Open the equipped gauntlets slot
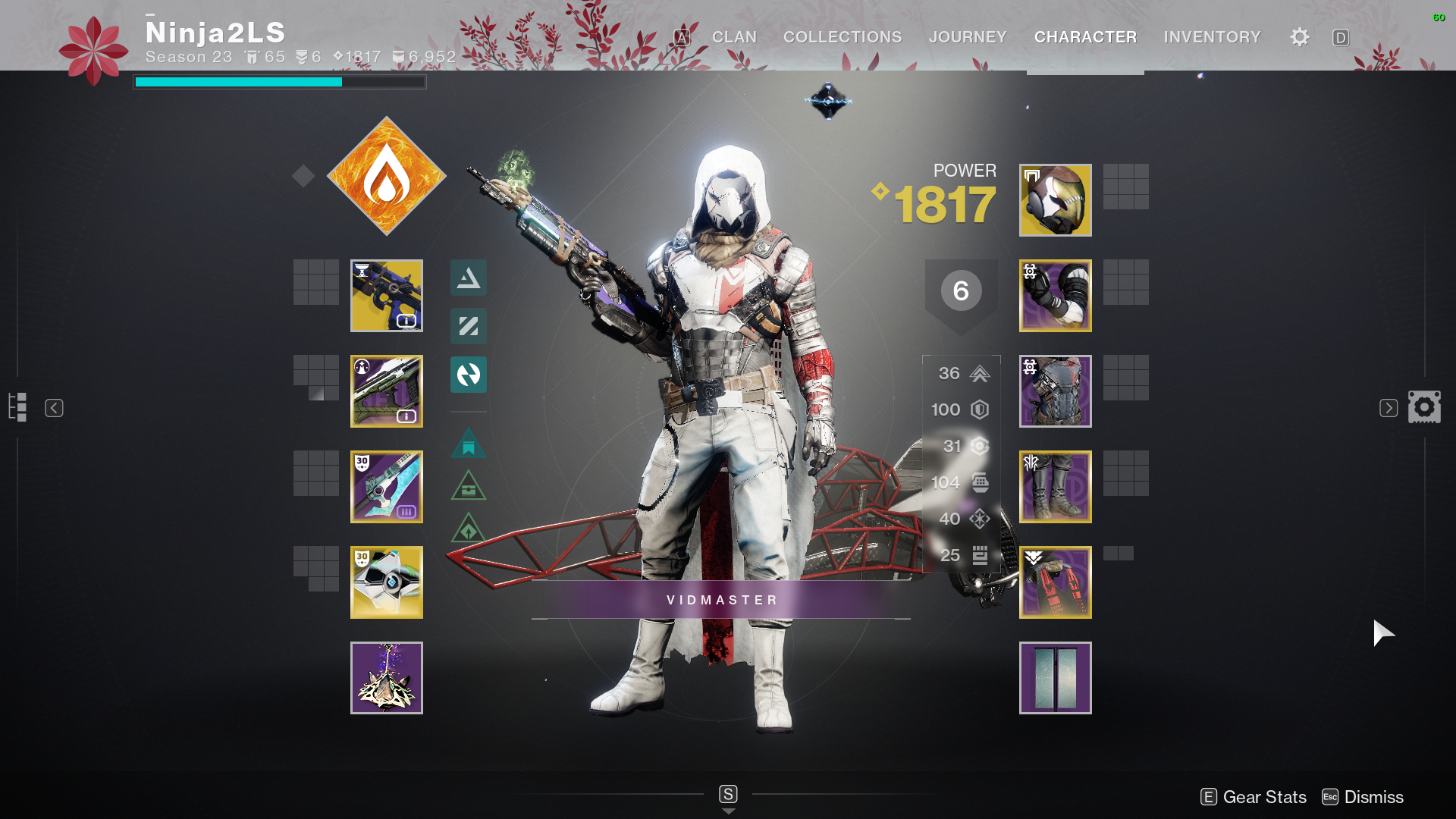 (1055, 296)
